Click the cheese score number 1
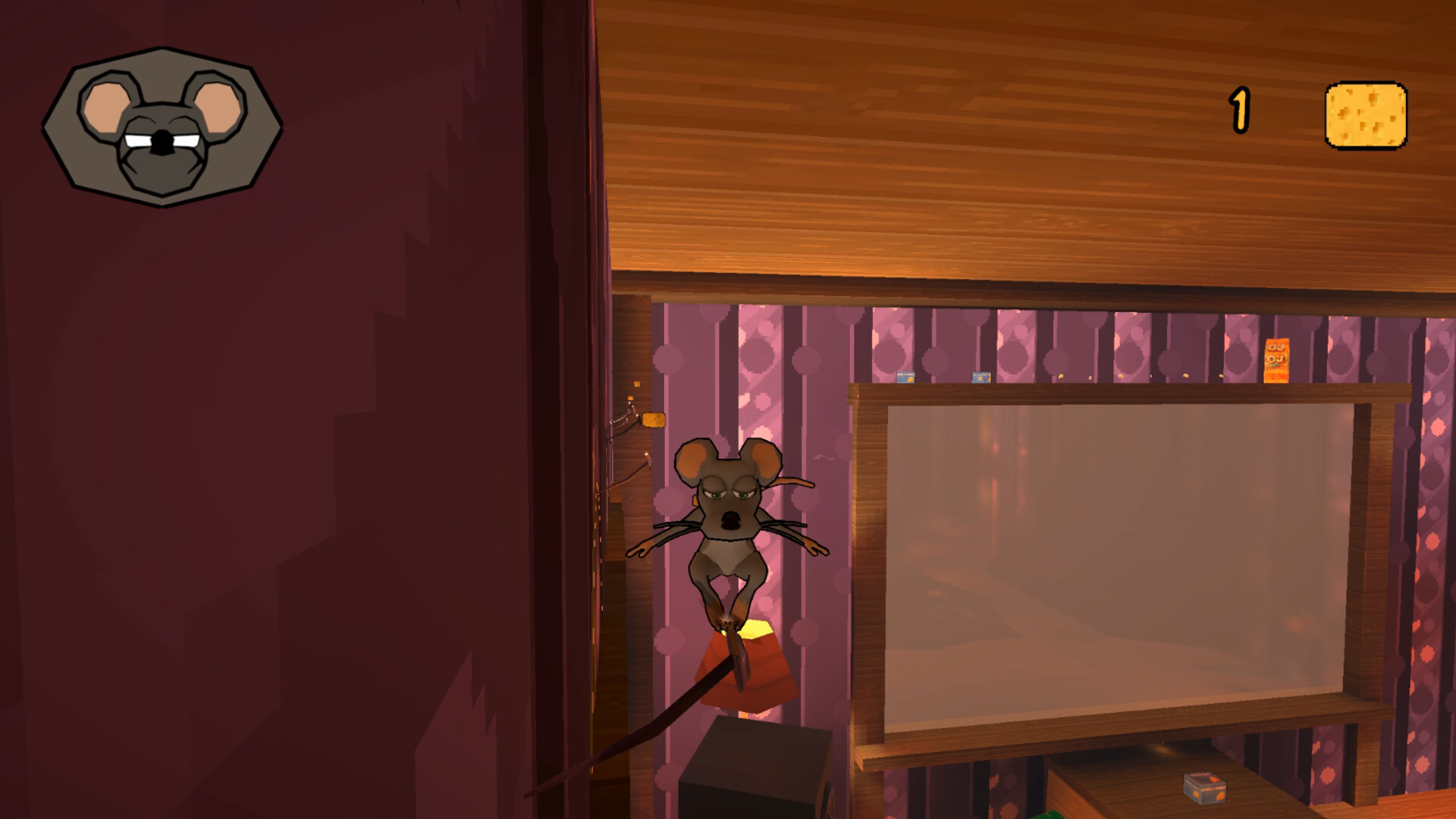The width and height of the screenshot is (1456, 819). (x=1241, y=112)
